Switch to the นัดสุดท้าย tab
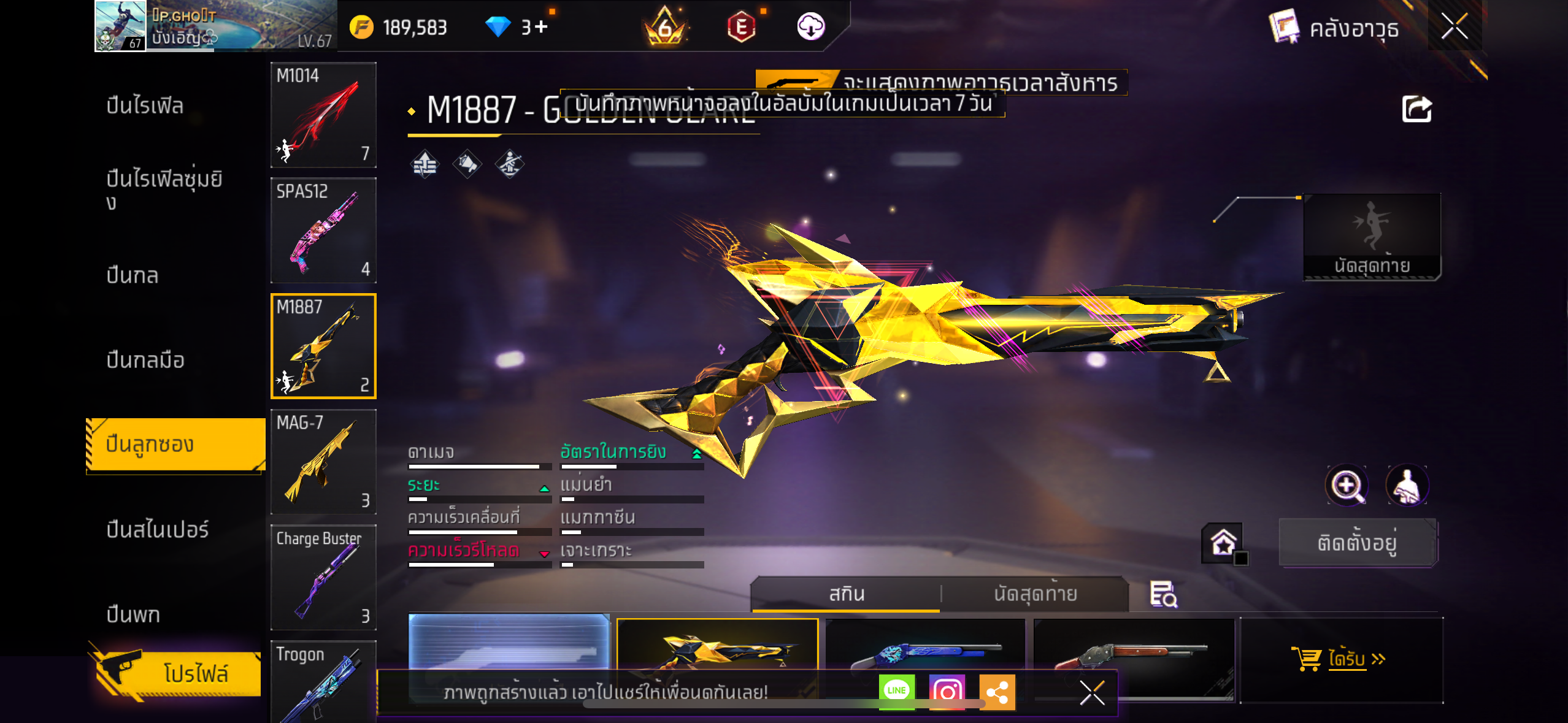Image resolution: width=1568 pixels, height=723 pixels. pyautogui.click(x=1035, y=594)
